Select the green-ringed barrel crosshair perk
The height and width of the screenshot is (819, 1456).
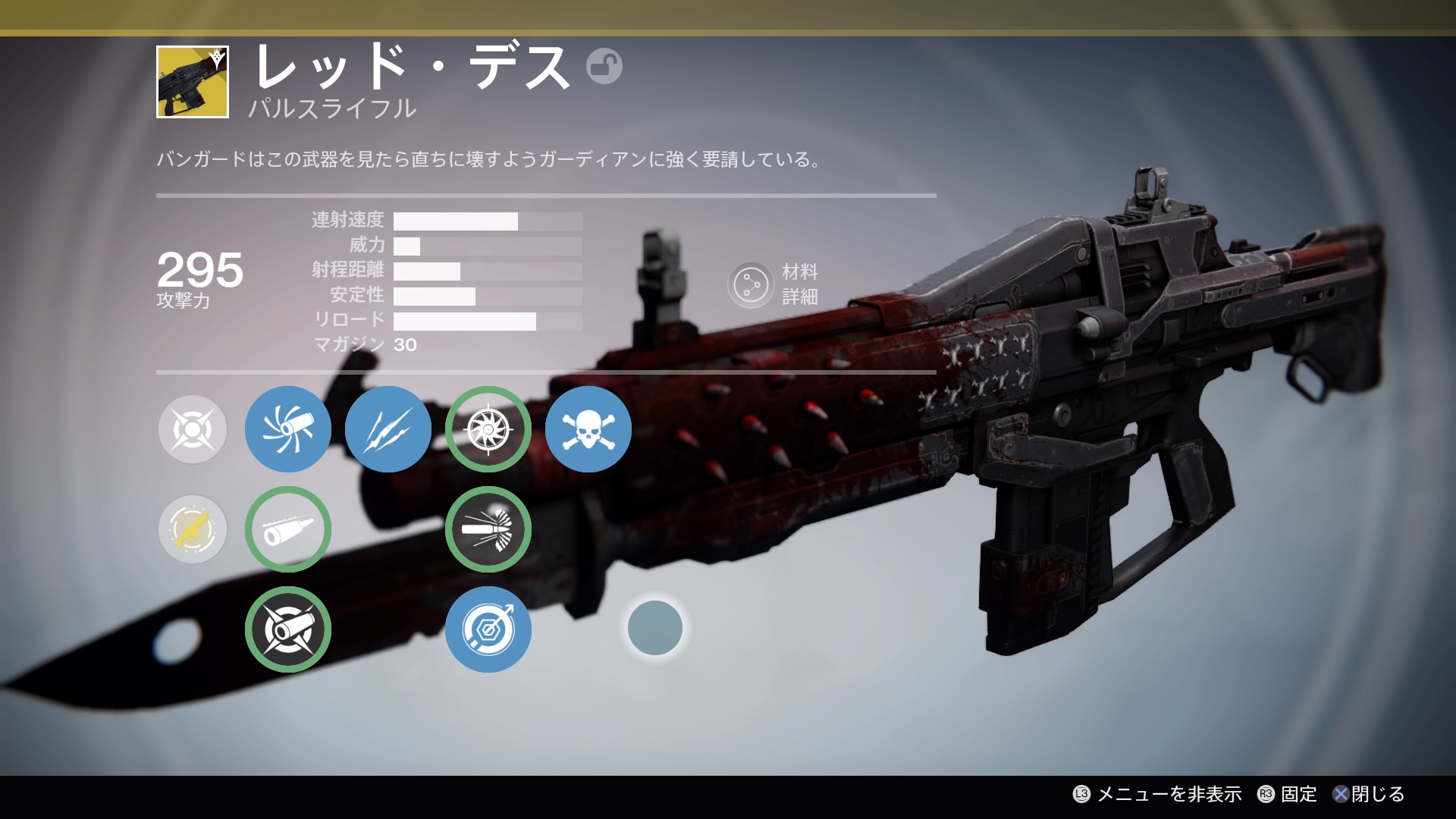coord(287,629)
